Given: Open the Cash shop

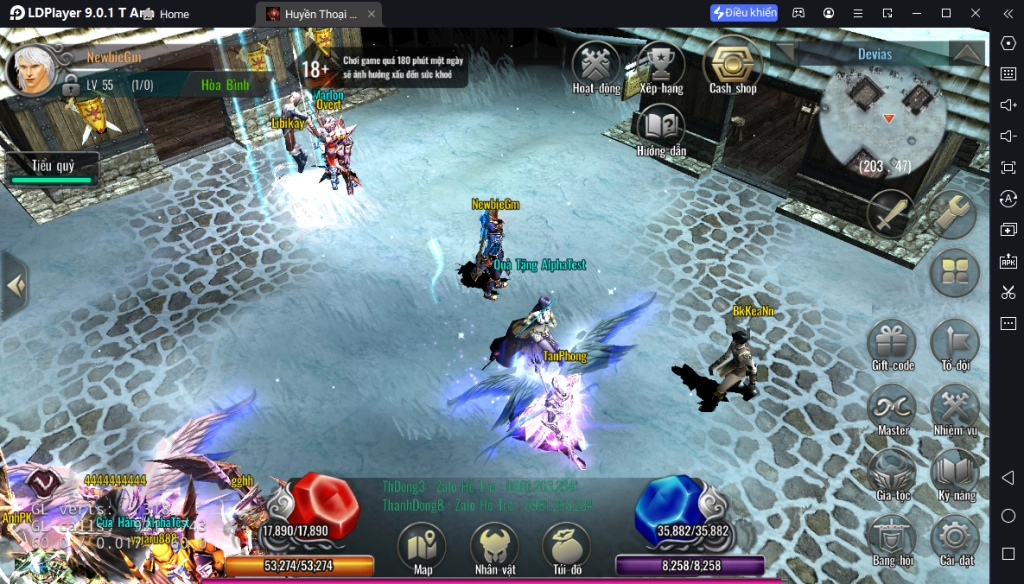Looking at the screenshot, I should 732,63.
